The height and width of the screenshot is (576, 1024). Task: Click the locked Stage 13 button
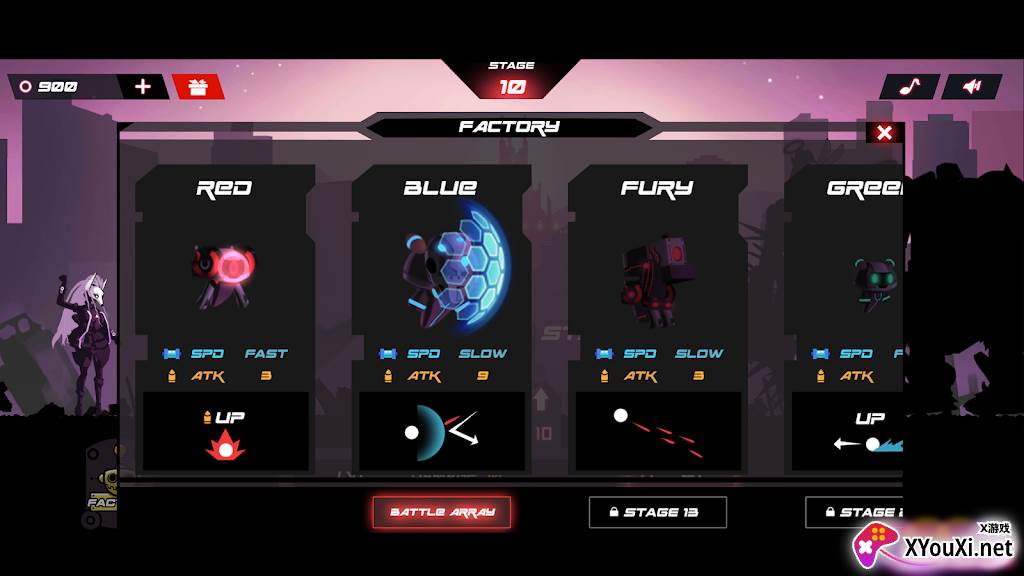[x=657, y=512]
